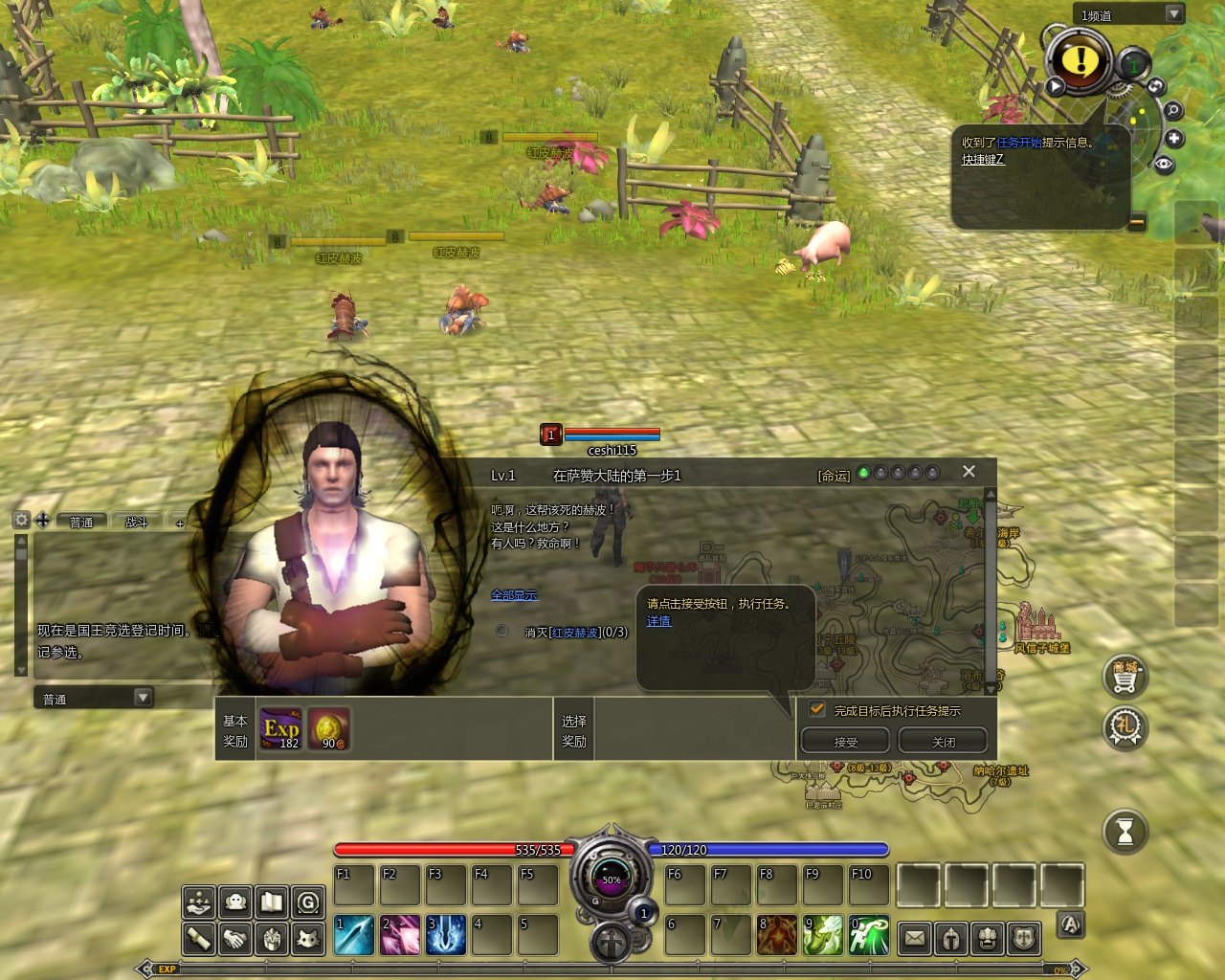The width and height of the screenshot is (1225, 980).
Task: Open the 商城 shop cart icon
Action: pyautogui.click(x=1125, y=677)
